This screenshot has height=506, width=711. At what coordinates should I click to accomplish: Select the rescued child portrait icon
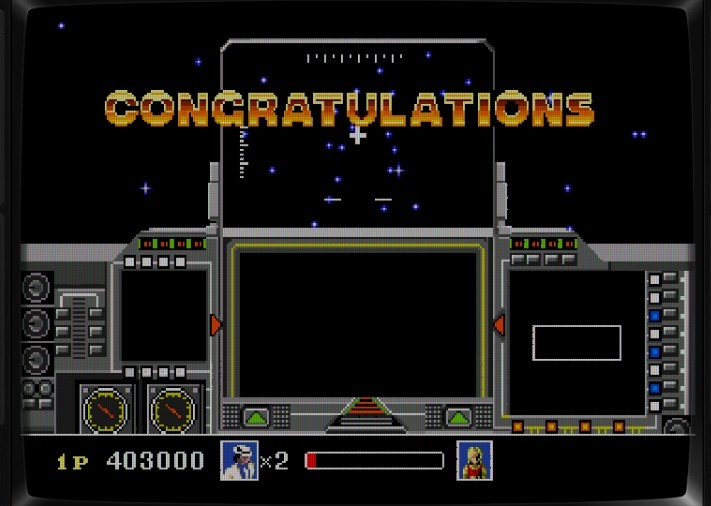[474, 461]
